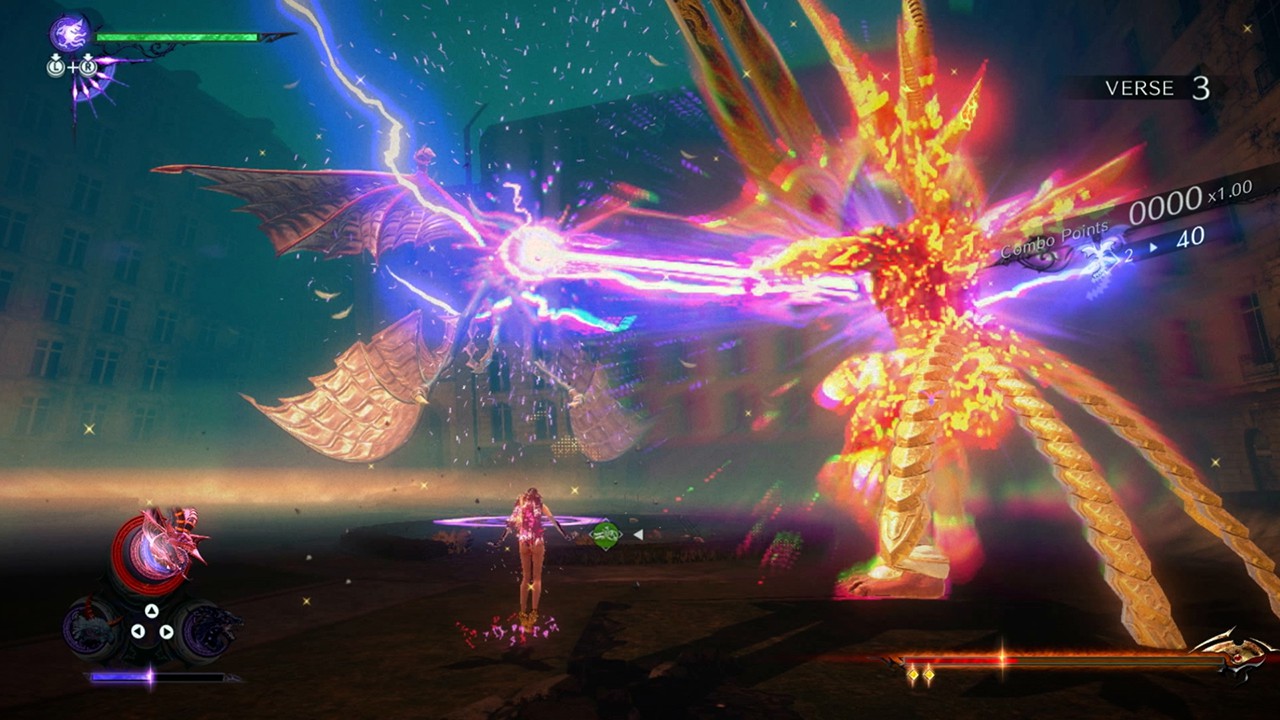Image resolution: width=1280 pixels, height=720 pixels.
Task: Choose the grey horned demon summon slot
Action: click(x=91, y=628)
